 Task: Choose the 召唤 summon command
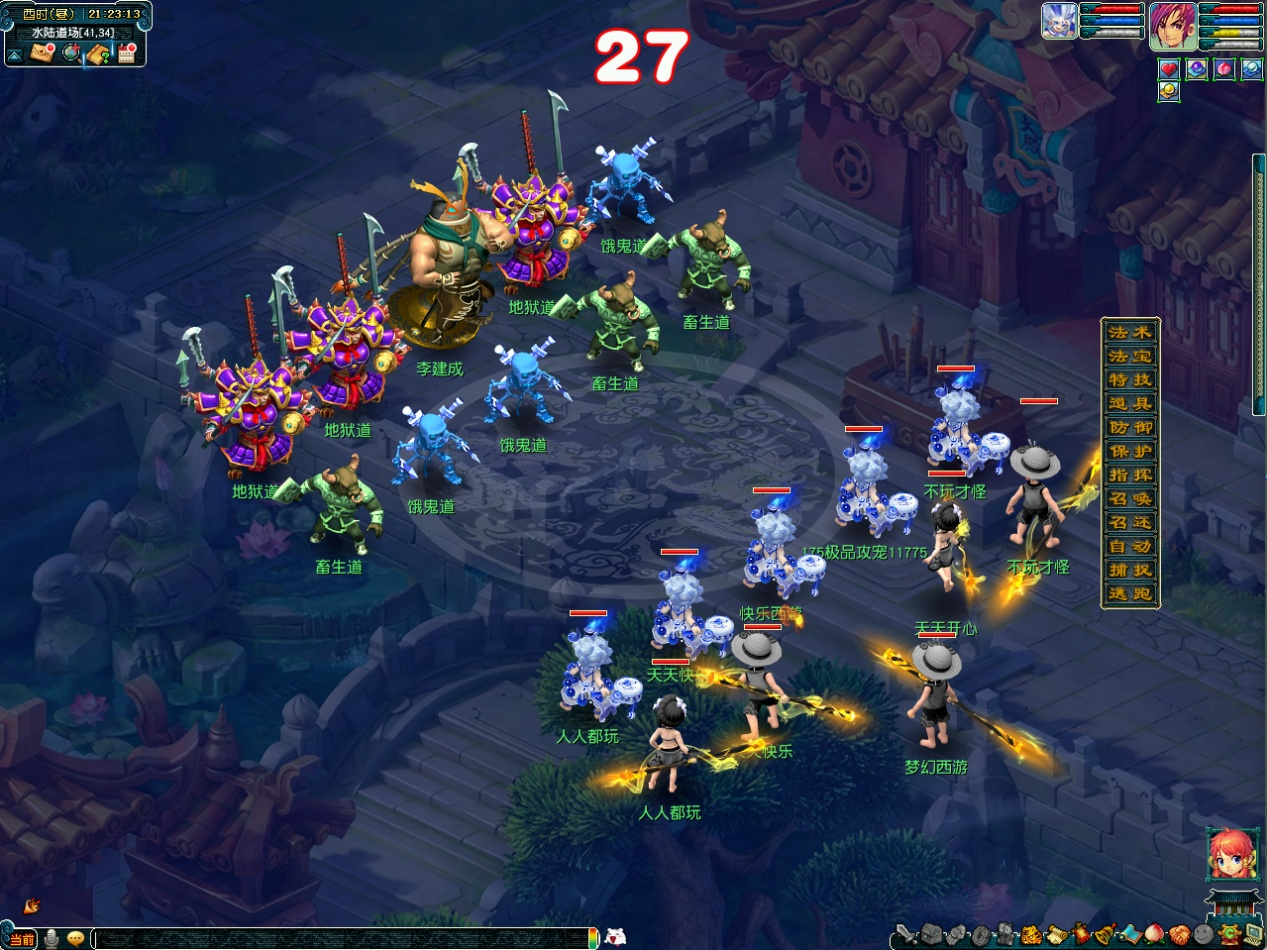[x=1130, y=499]
